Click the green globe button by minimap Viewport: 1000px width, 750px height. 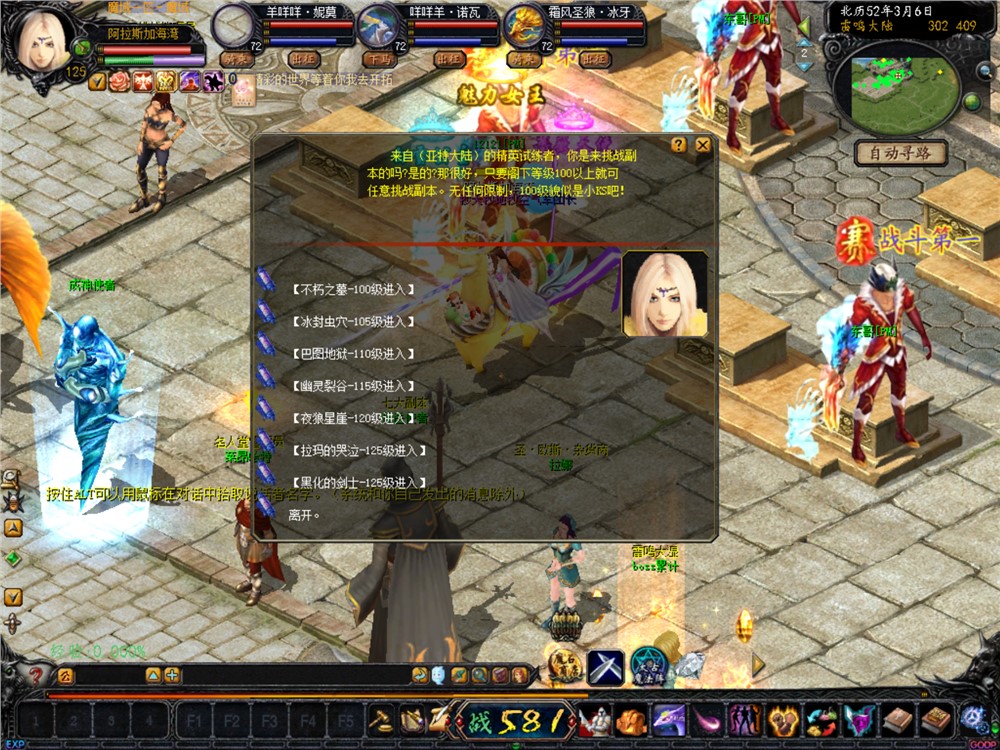tap(970, 102)
